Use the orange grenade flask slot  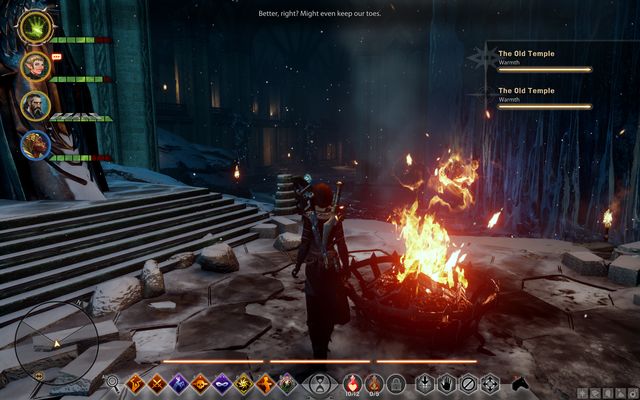pos(373,382)
